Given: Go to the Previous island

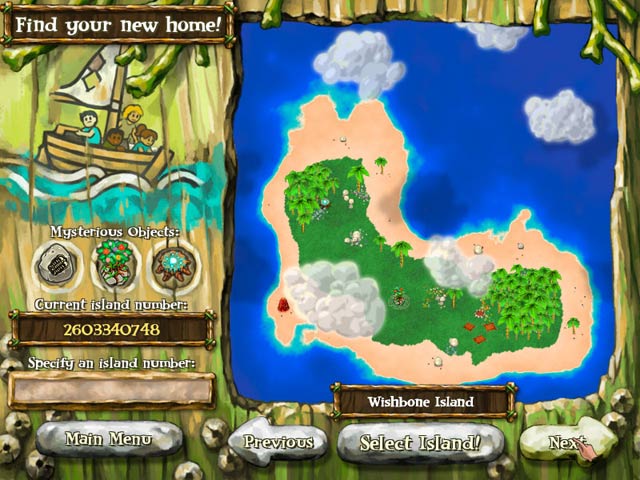Looking at the screenshot, I should (x=276, y=441).
